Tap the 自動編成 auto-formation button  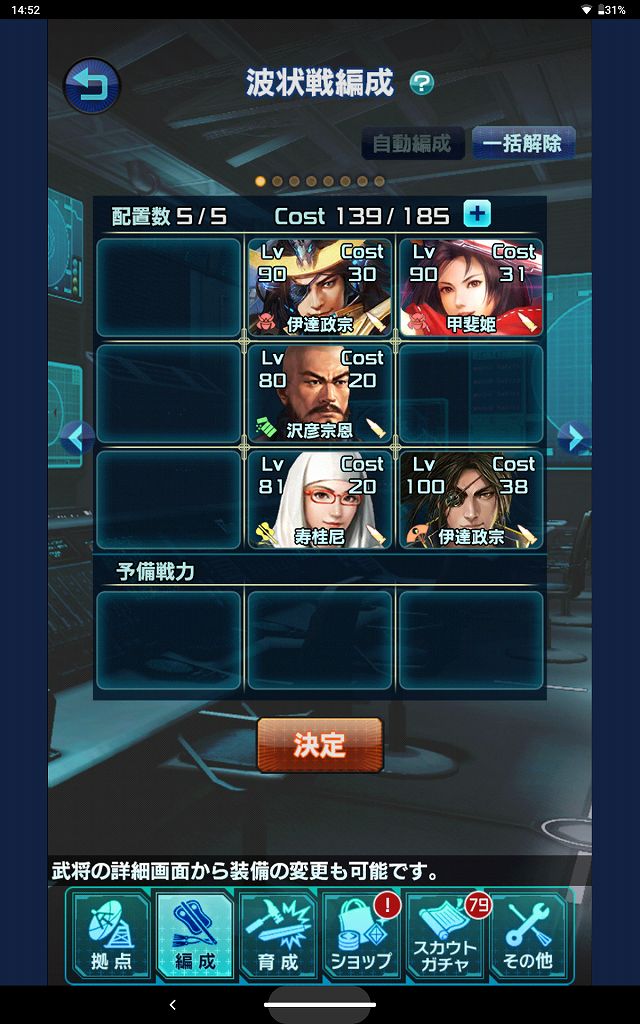pos(412,143)
